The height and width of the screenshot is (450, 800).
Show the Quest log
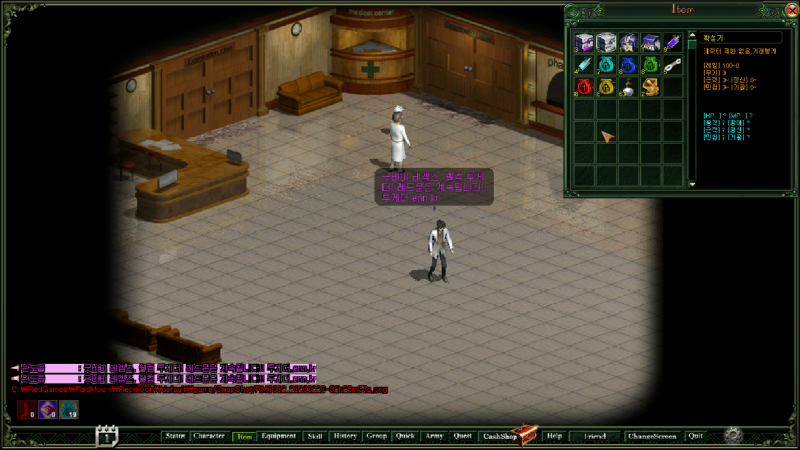(x=462, y=436)
